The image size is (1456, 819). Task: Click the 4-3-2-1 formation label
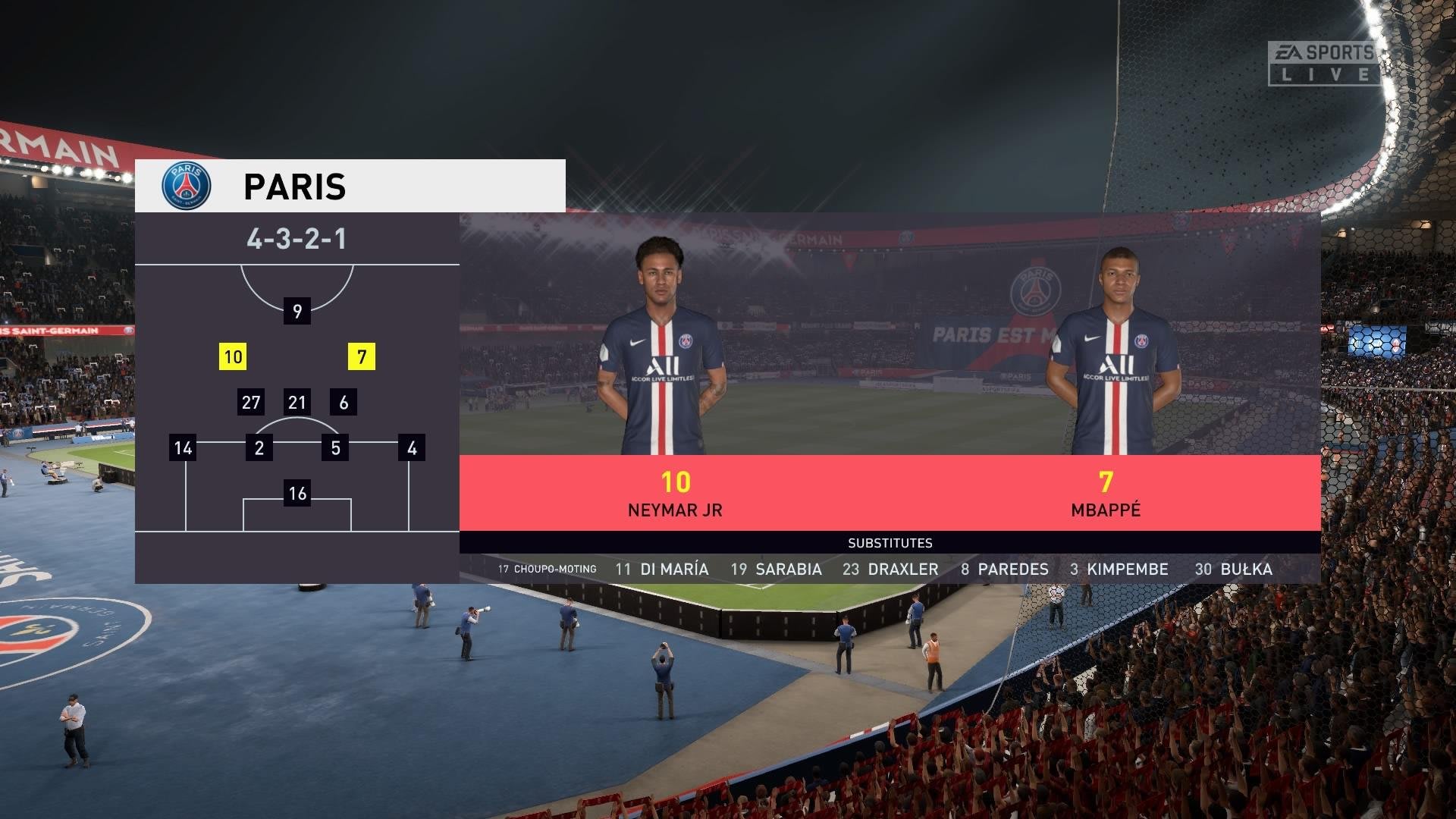[297, 239]
